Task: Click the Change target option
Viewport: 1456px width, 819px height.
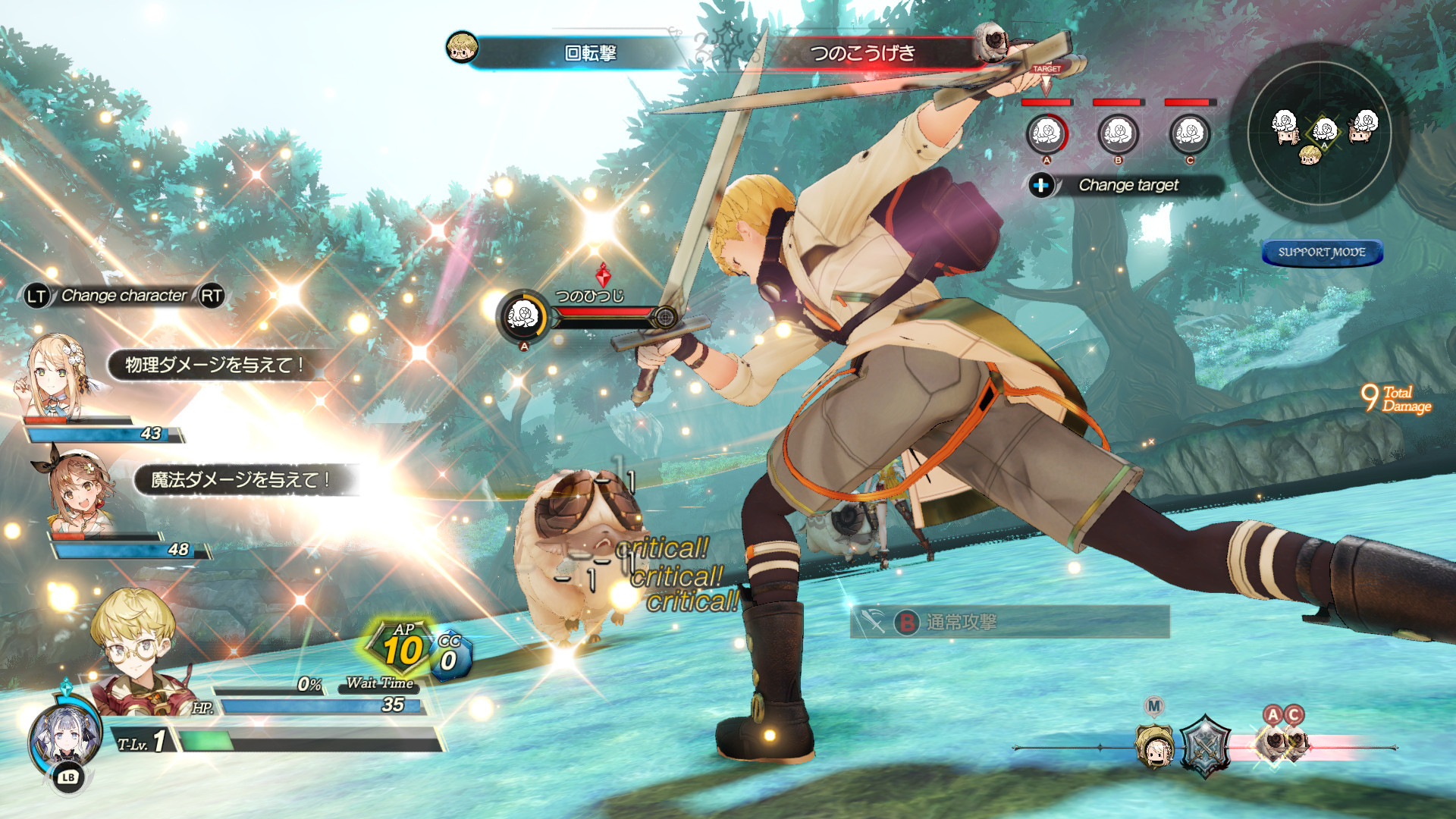Action: click(x=1127, y=185)
